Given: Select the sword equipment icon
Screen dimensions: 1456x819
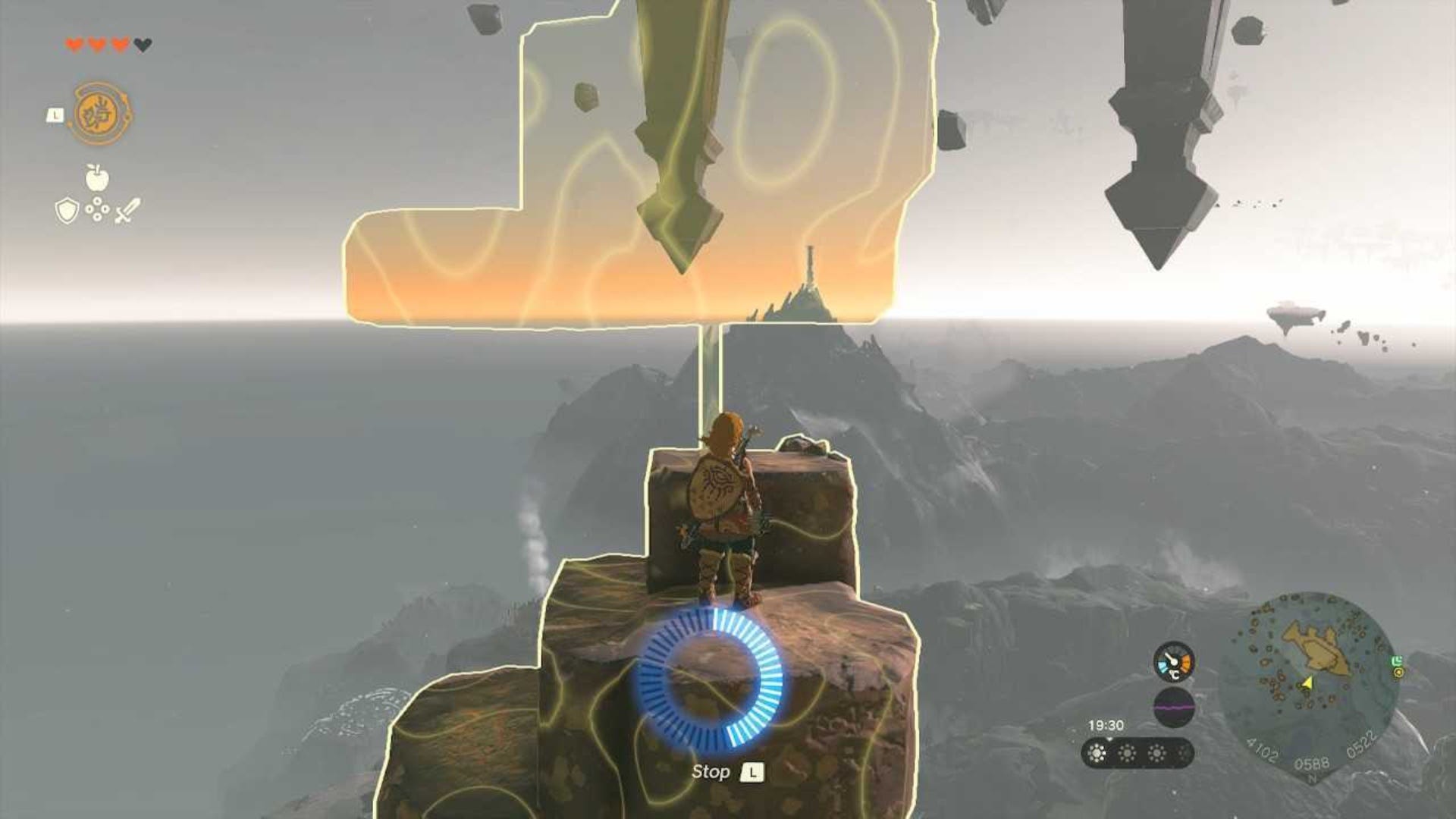Looking at the screenshot, I should tap(126, 210).
